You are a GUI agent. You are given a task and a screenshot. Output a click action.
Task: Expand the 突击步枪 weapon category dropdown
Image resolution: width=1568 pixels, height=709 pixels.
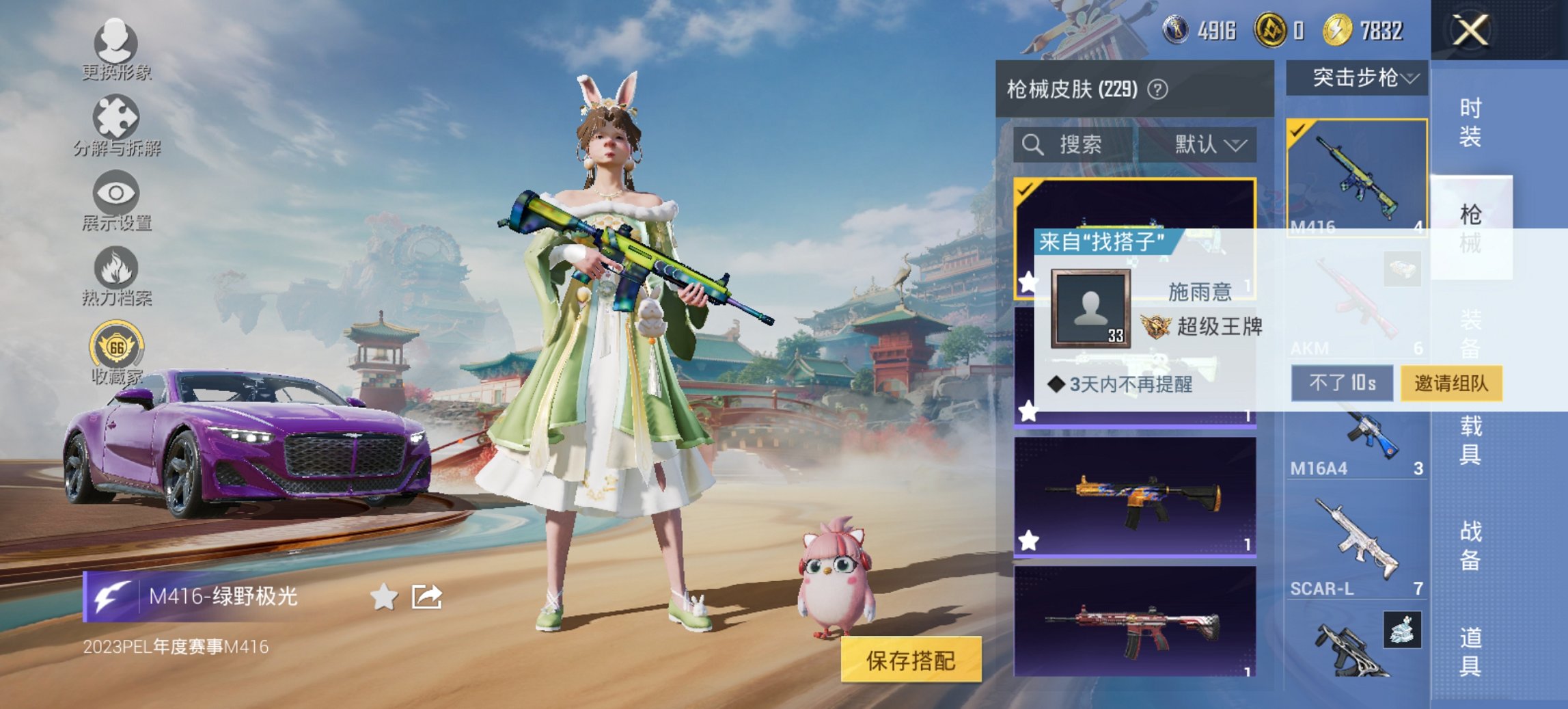click(x=1358, y=79)
